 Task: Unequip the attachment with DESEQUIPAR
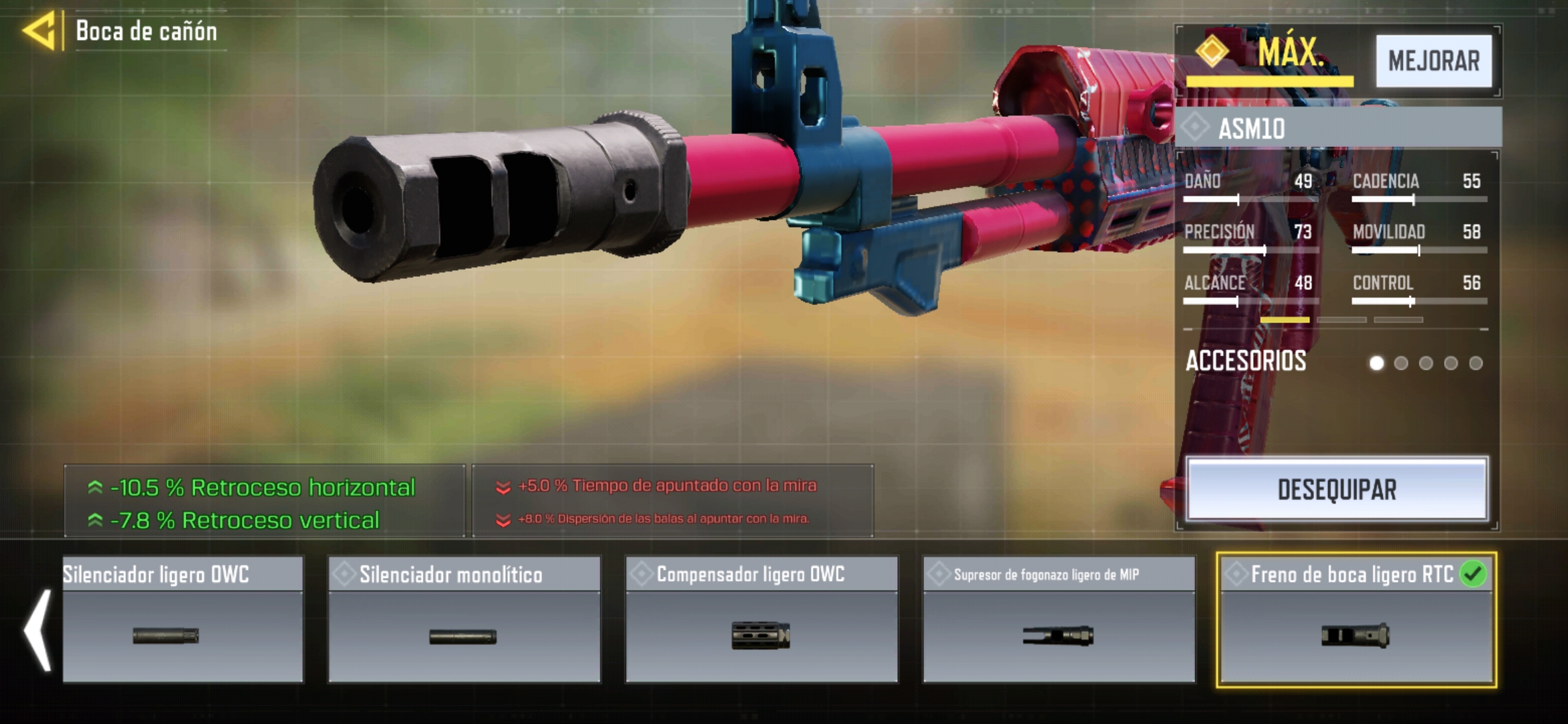pos(1337,489)
